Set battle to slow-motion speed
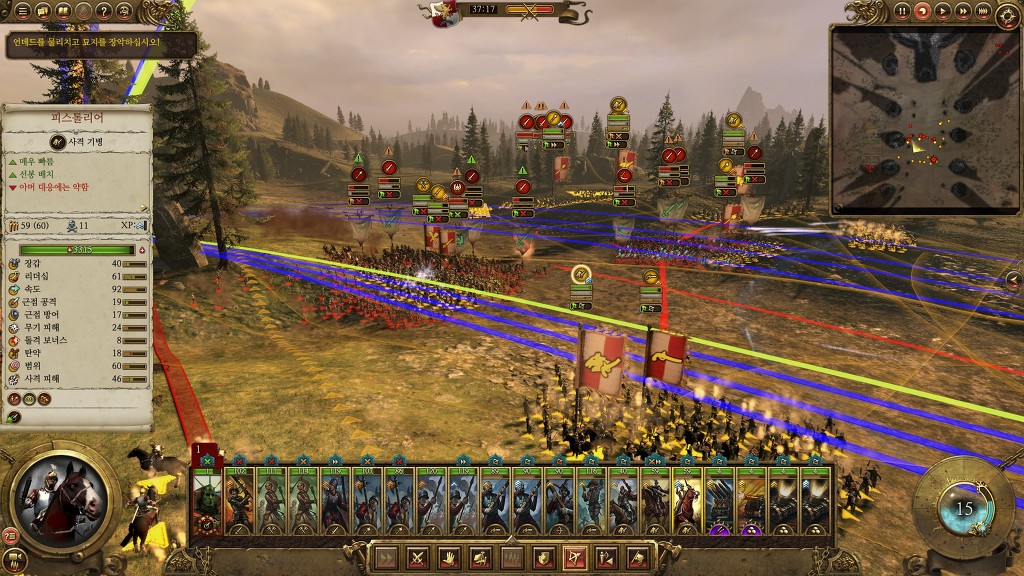This screenshot has height=576, width=1024. pyautogui.click(x=922, y=11)
